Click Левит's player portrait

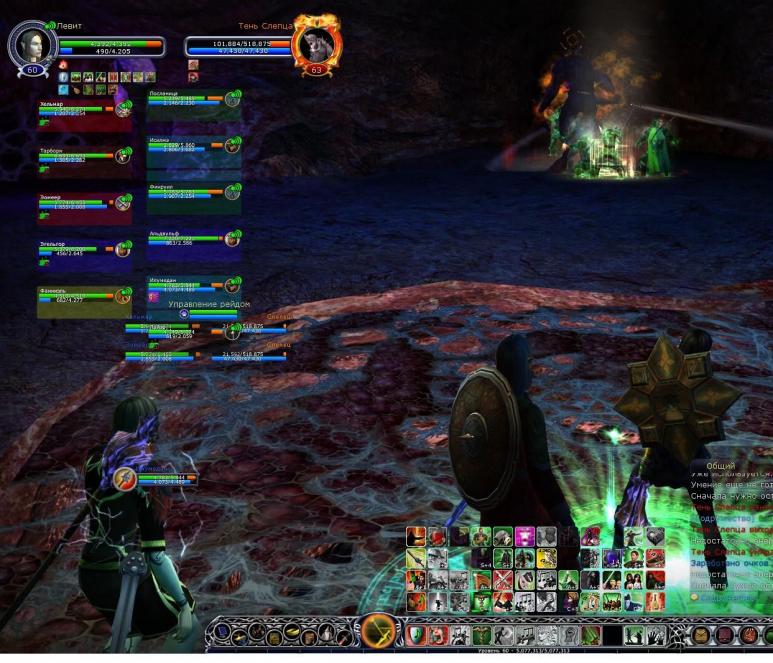coord(31,44)
